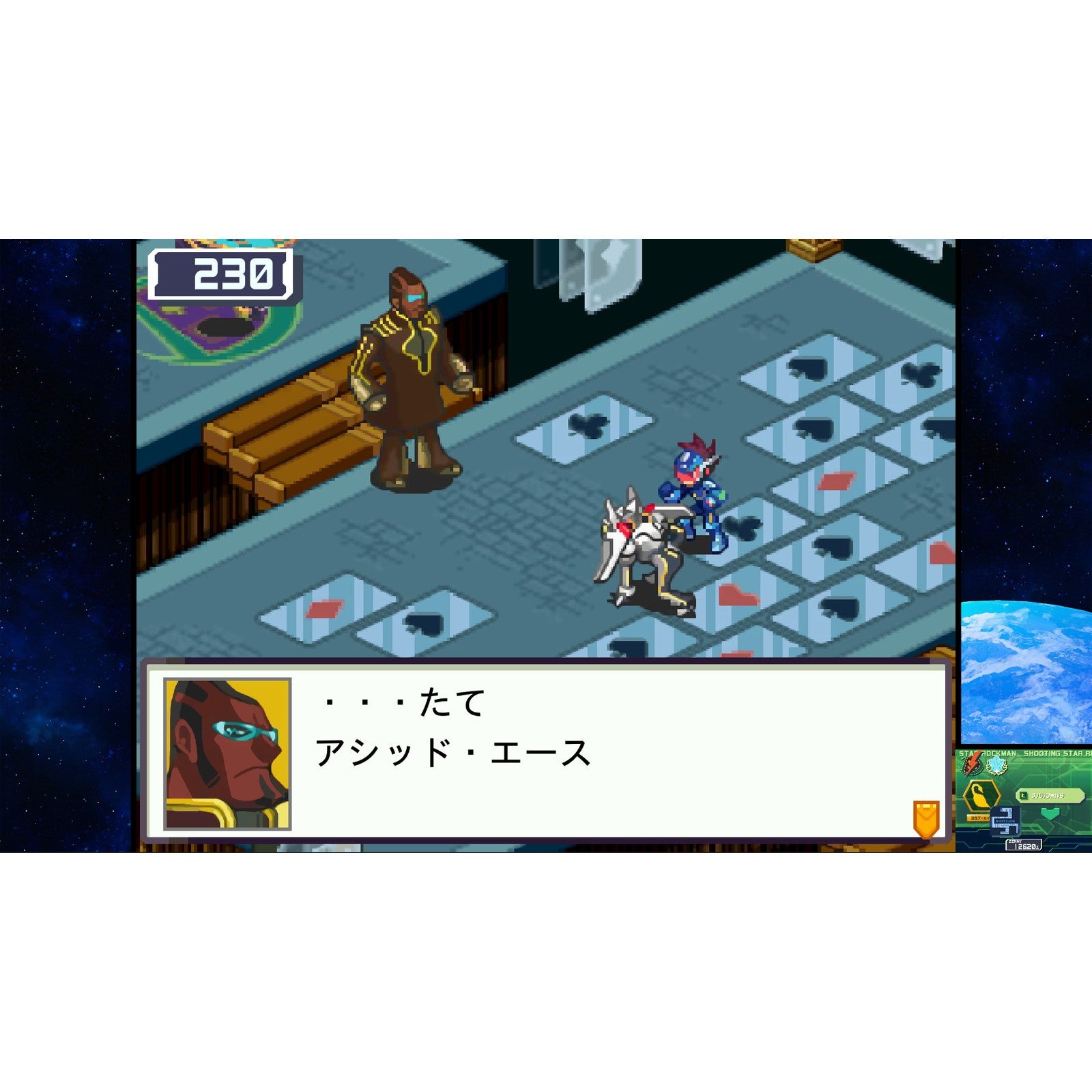Click the small folder icon on the スバルフォルダ button
Image resolution: width=1092 pixels, height=1092 pixels.
pyautogui.click(x=1023, y=794)
